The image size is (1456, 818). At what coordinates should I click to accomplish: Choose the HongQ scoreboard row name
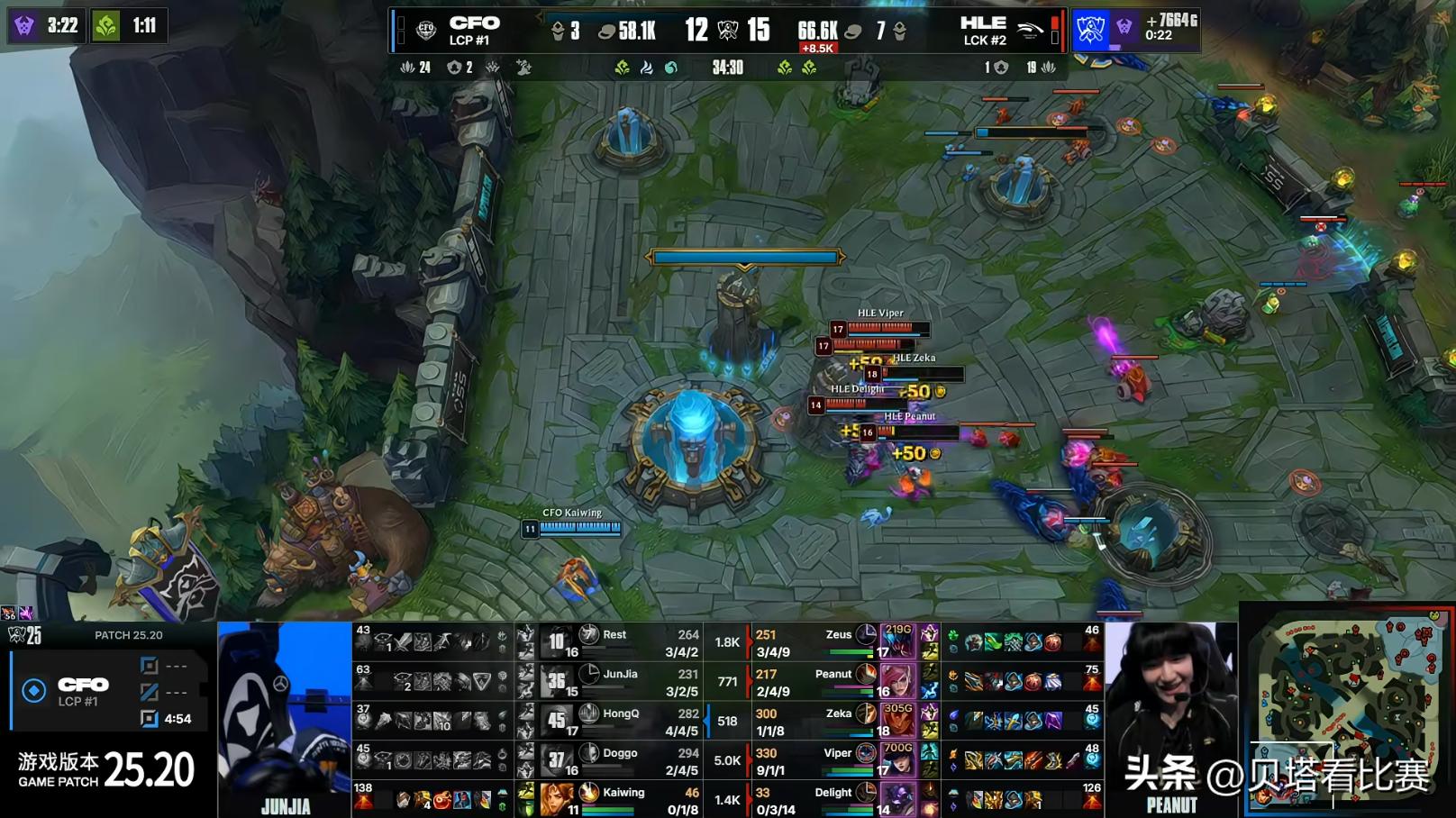[x=621, y=713]
